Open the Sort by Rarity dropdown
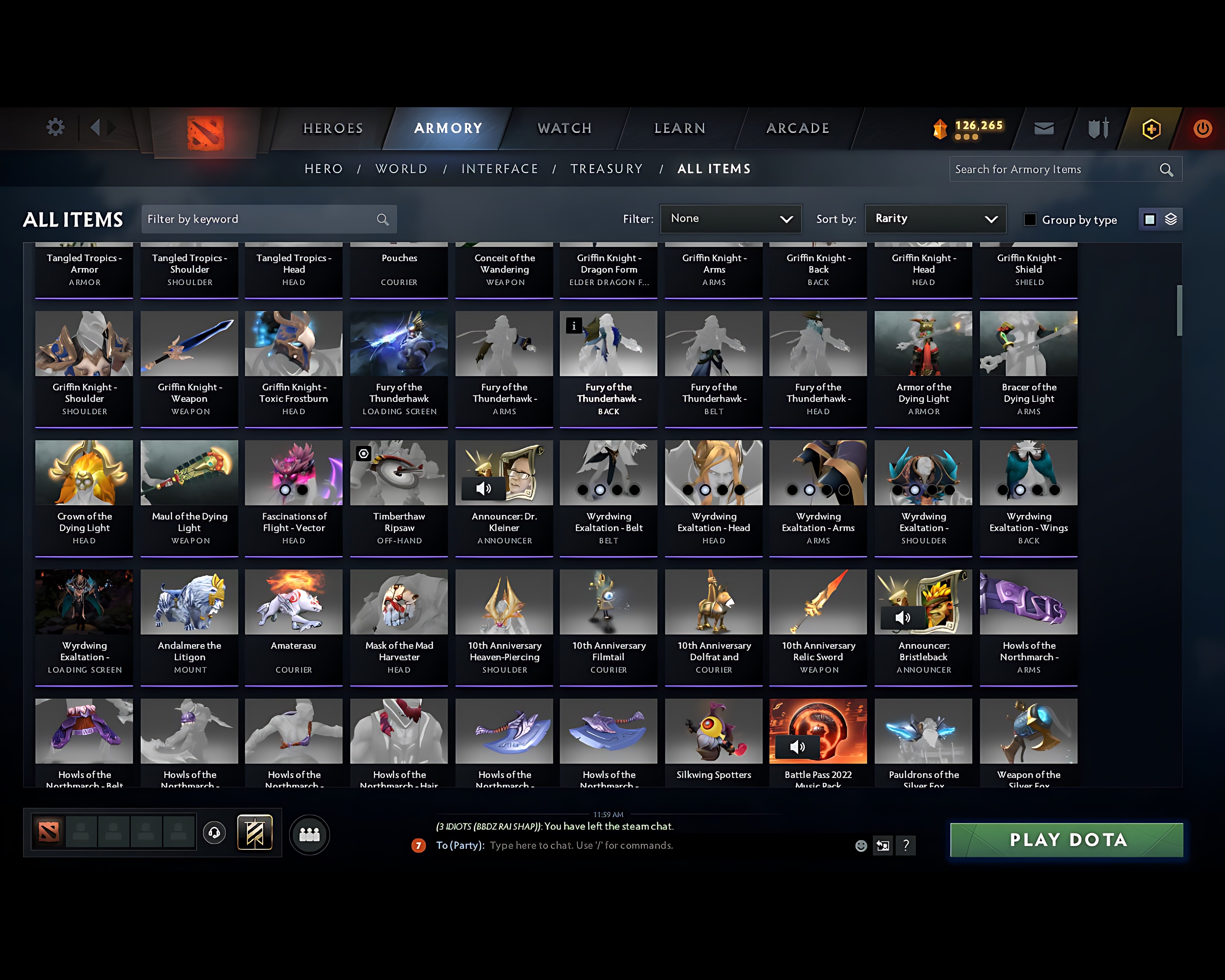 935,219
